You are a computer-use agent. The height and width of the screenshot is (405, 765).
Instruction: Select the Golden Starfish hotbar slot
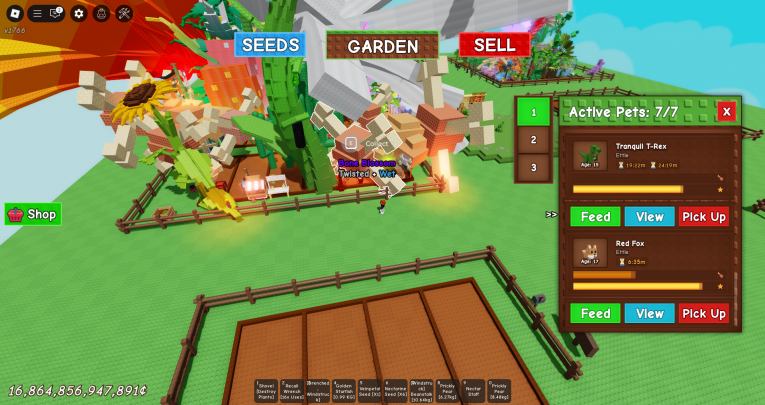pyautogui.click(x=344, y=391)
